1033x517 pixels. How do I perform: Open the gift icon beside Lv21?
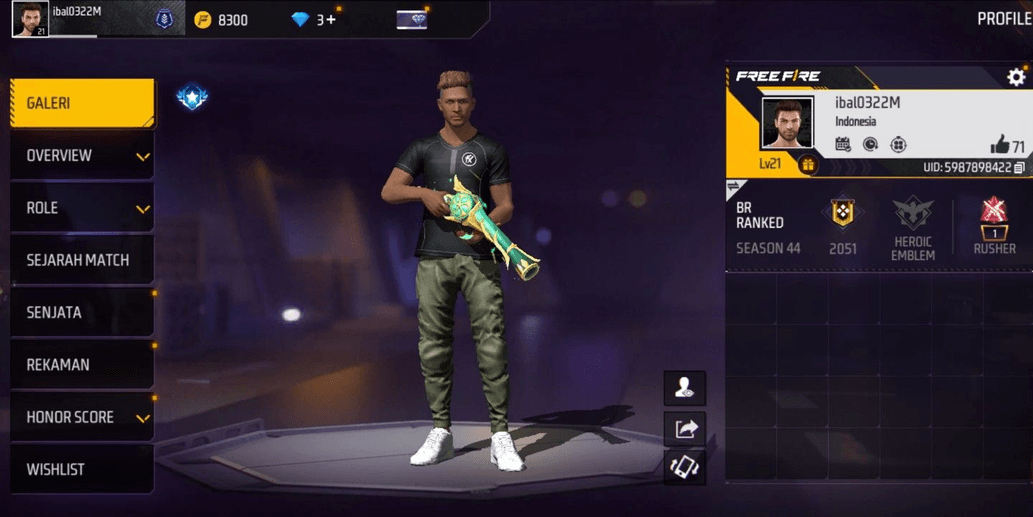pos(807,164)
